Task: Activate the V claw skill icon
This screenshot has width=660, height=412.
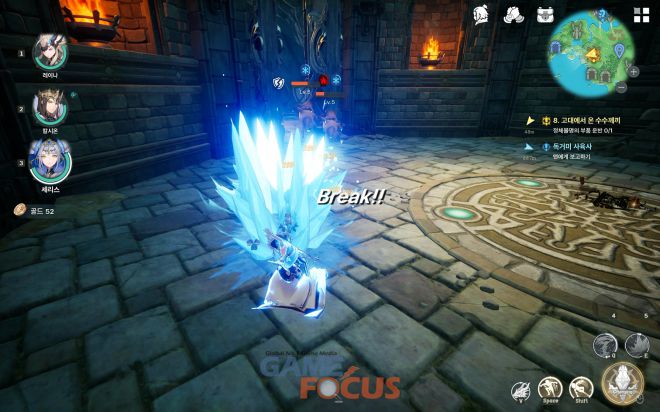Action: click(x=520, y=388)
